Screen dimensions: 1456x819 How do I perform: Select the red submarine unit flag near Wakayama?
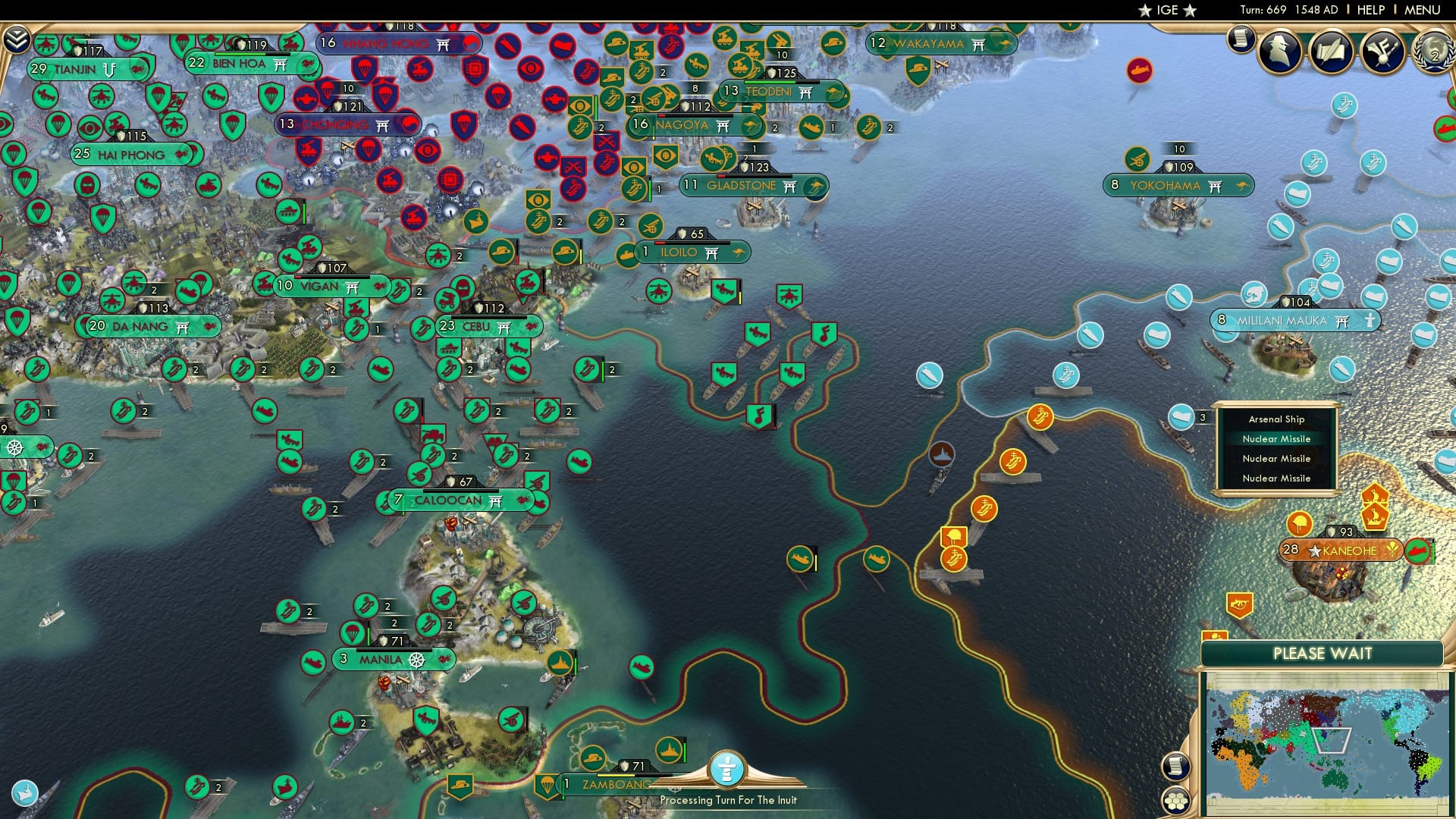1138,69
